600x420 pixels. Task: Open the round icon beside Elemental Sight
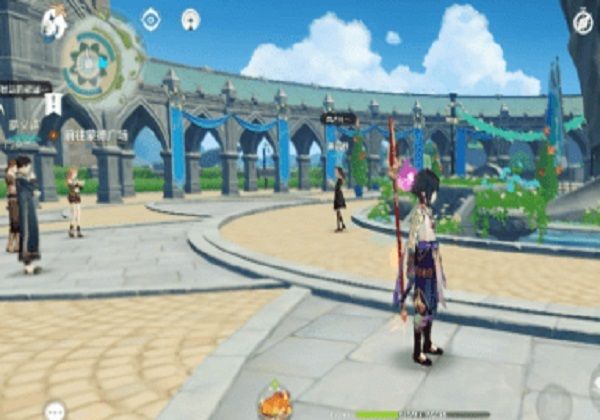click(190, 19)
